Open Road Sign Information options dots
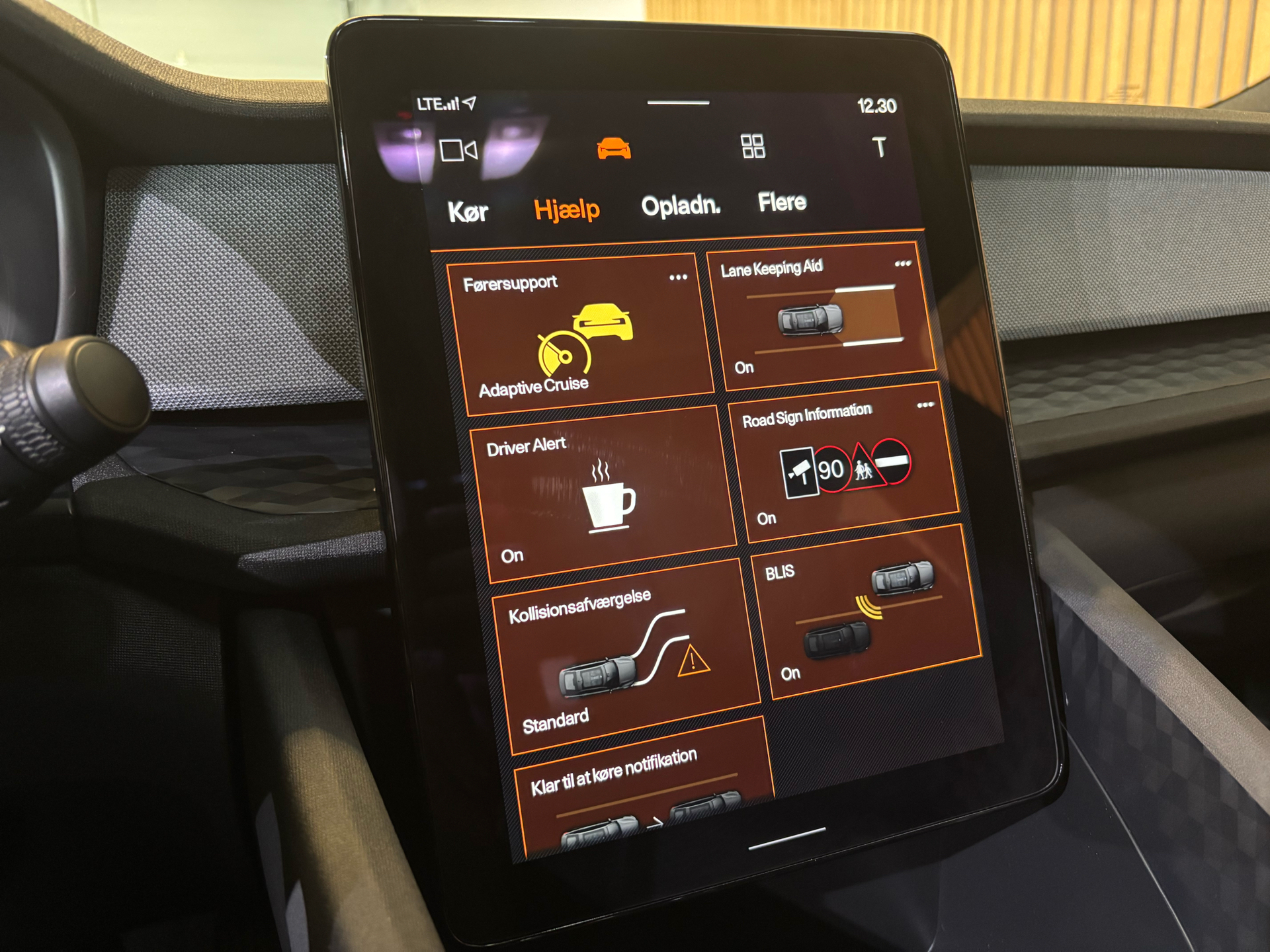 pyautogui.click(x=925, y=405)
